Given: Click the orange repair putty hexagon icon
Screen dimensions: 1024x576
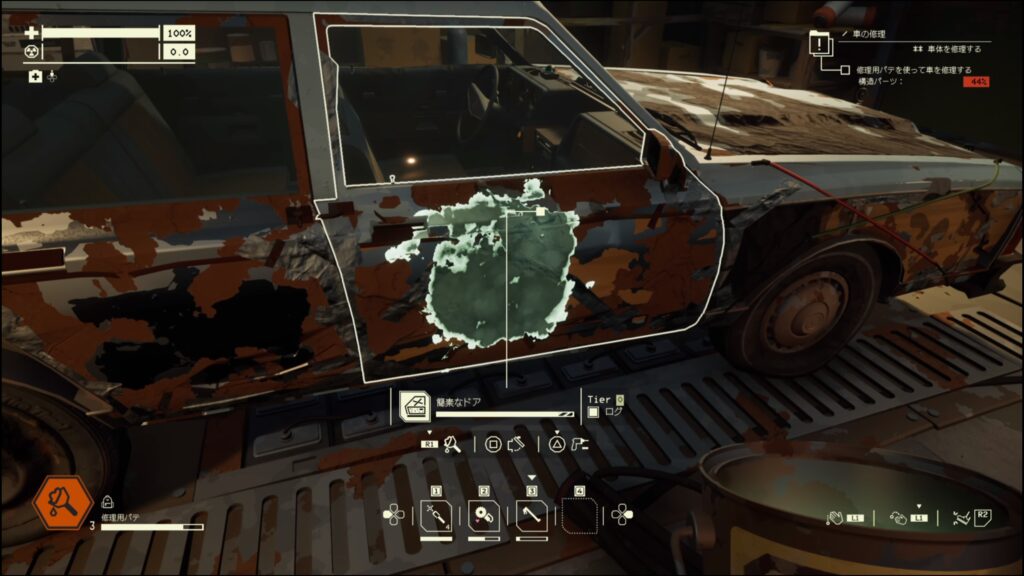Looking at the screenshot, I should 62,503.
